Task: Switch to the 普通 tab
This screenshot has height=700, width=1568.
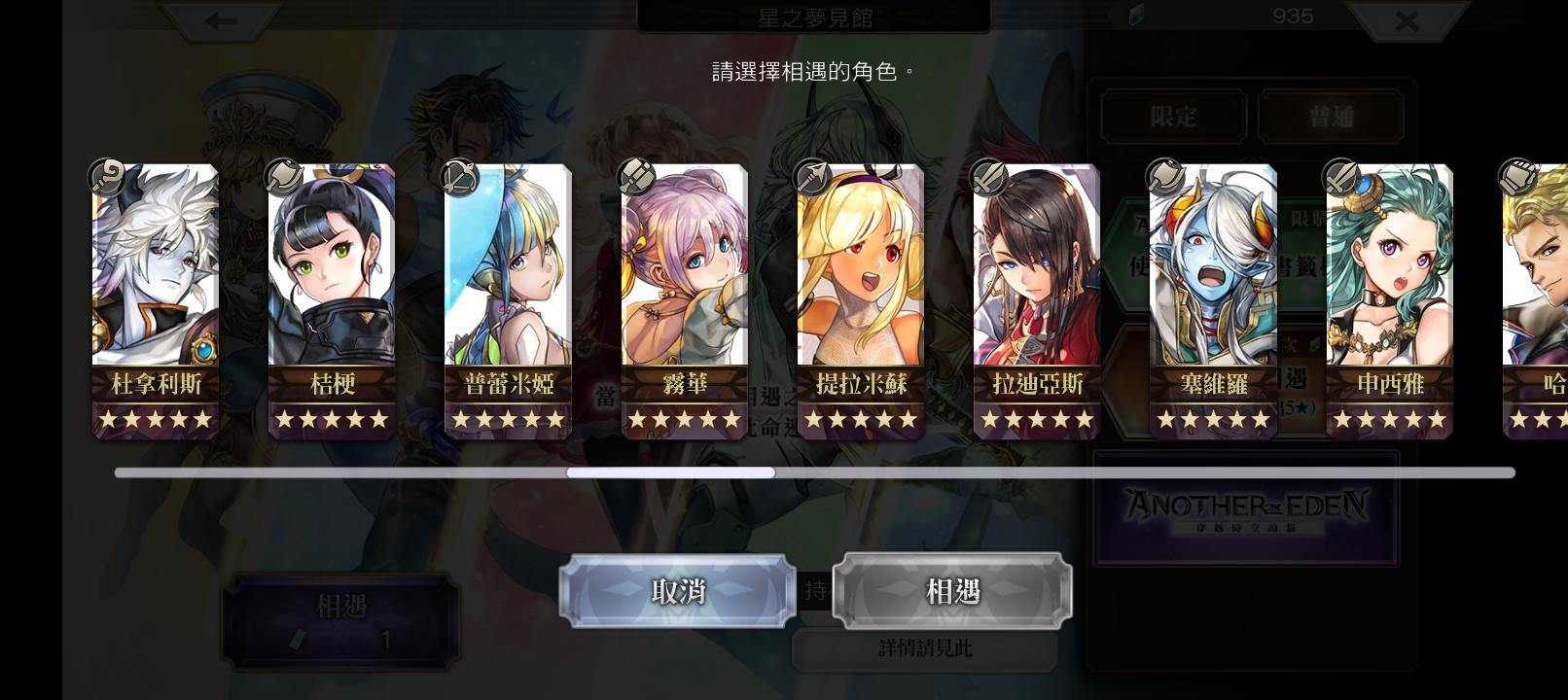Action: (x=1333, y=116)
